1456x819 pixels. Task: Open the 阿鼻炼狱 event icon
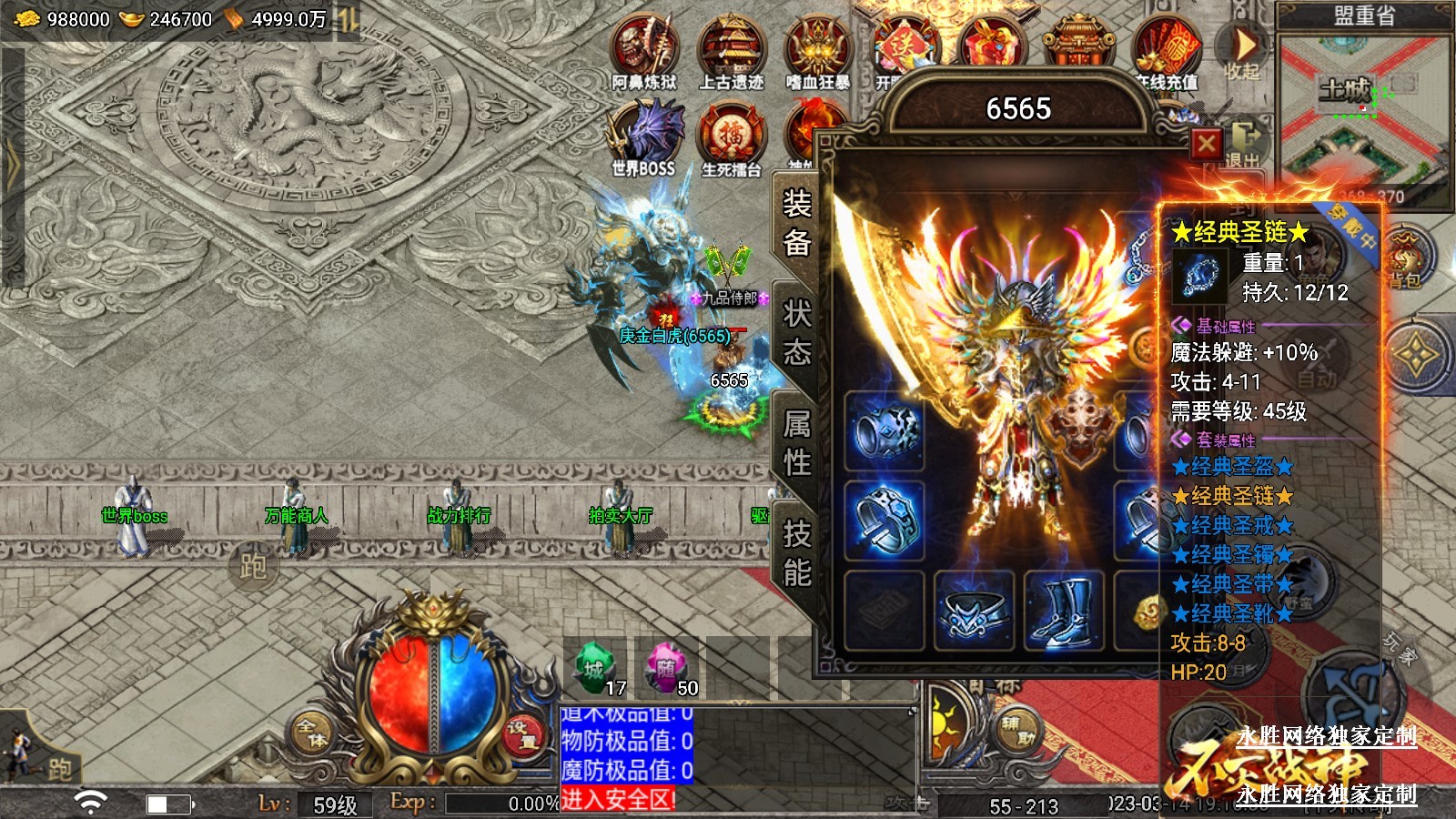(x=644, y=50)
